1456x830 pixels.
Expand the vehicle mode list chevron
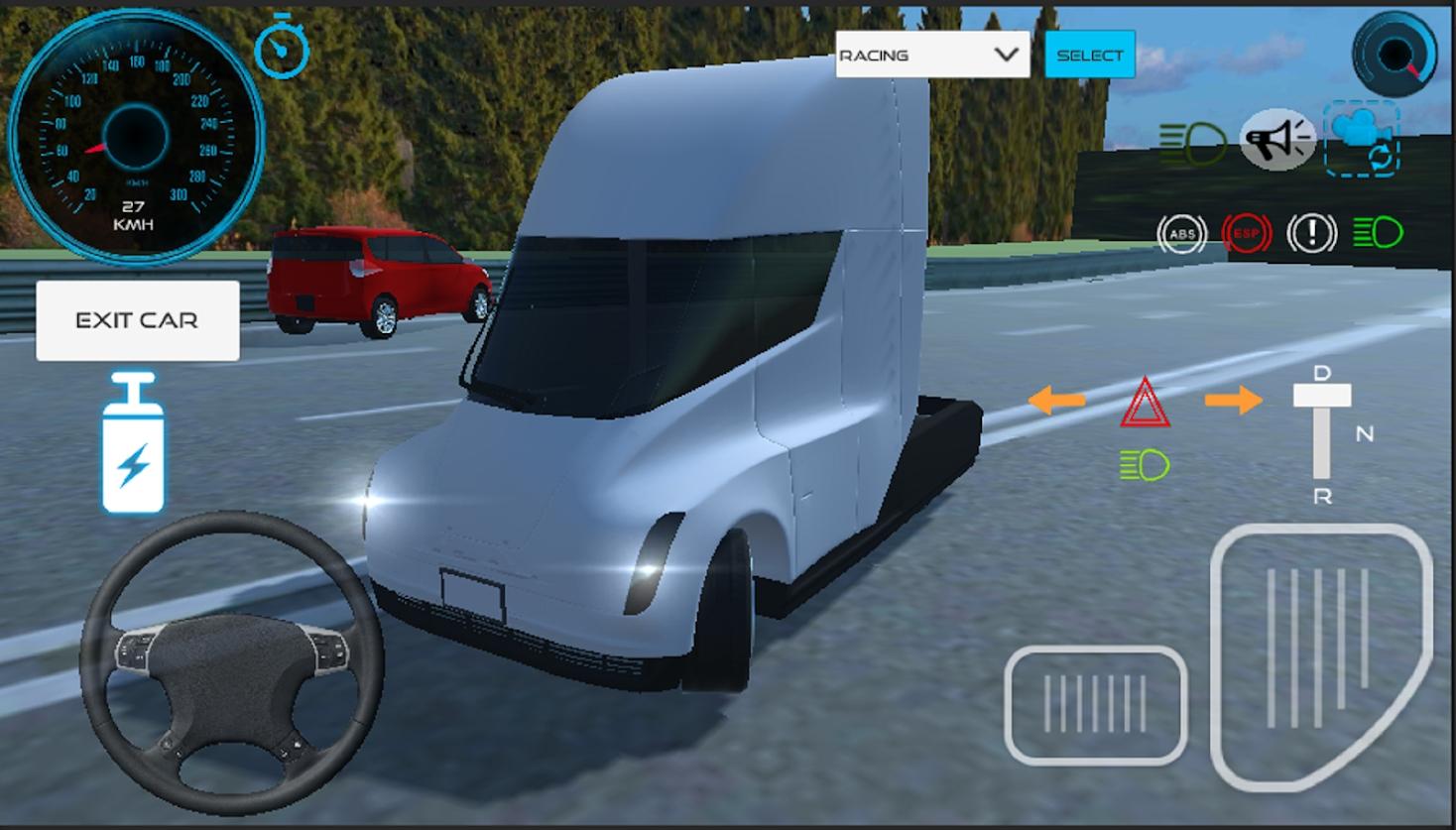[1006, 55]
